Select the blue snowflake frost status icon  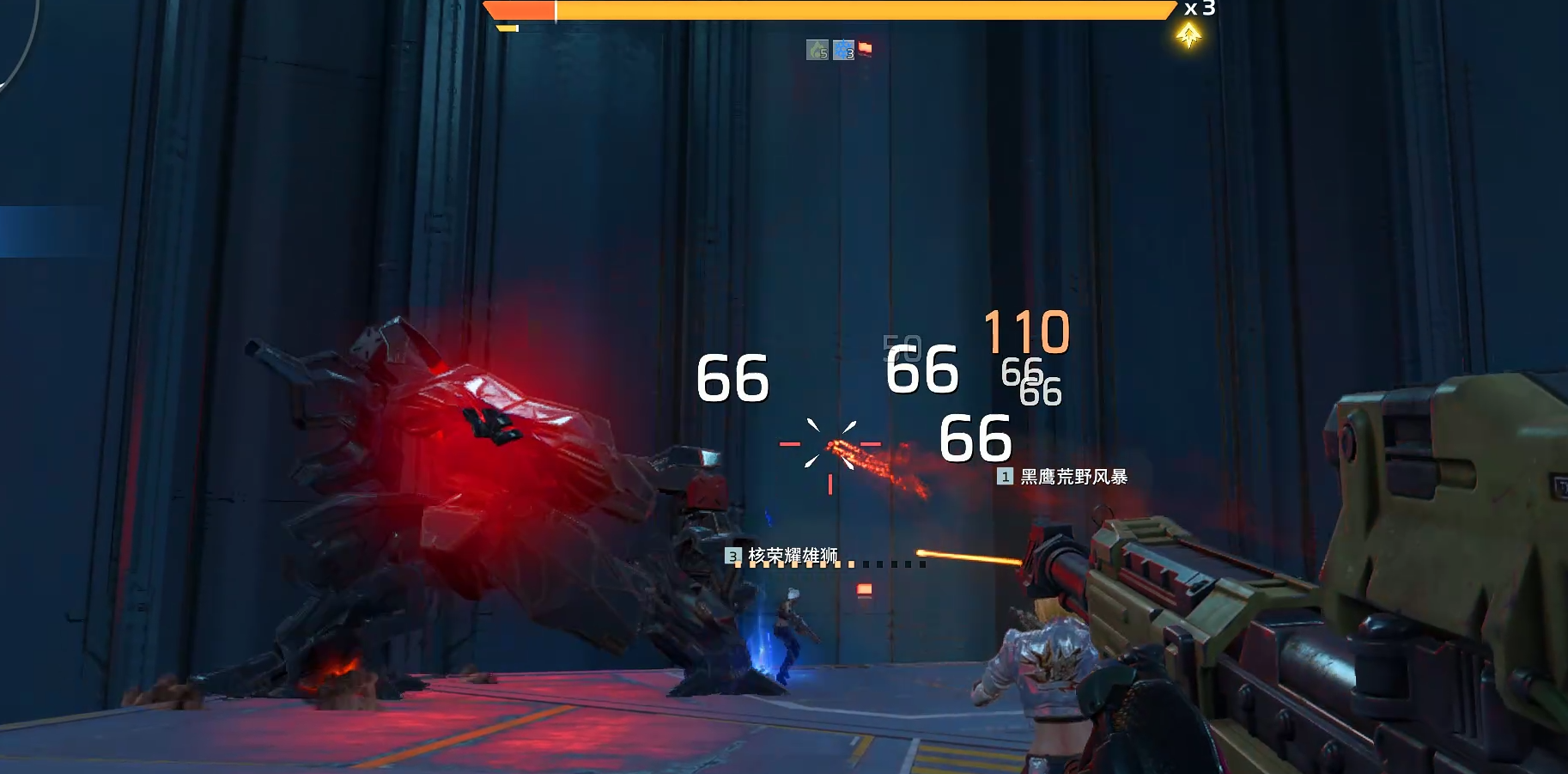843,50
